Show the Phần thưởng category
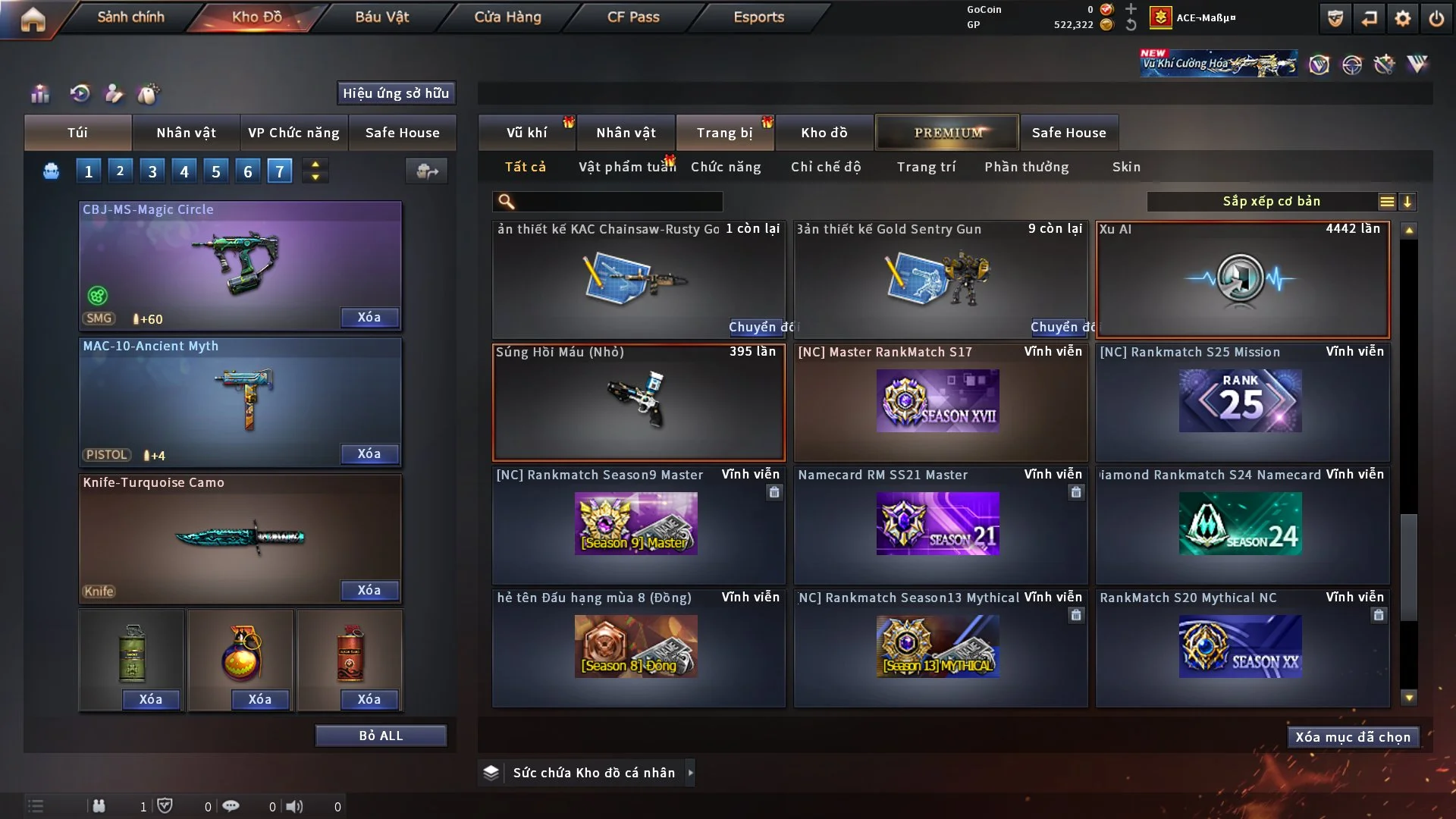 [1026, 167]
